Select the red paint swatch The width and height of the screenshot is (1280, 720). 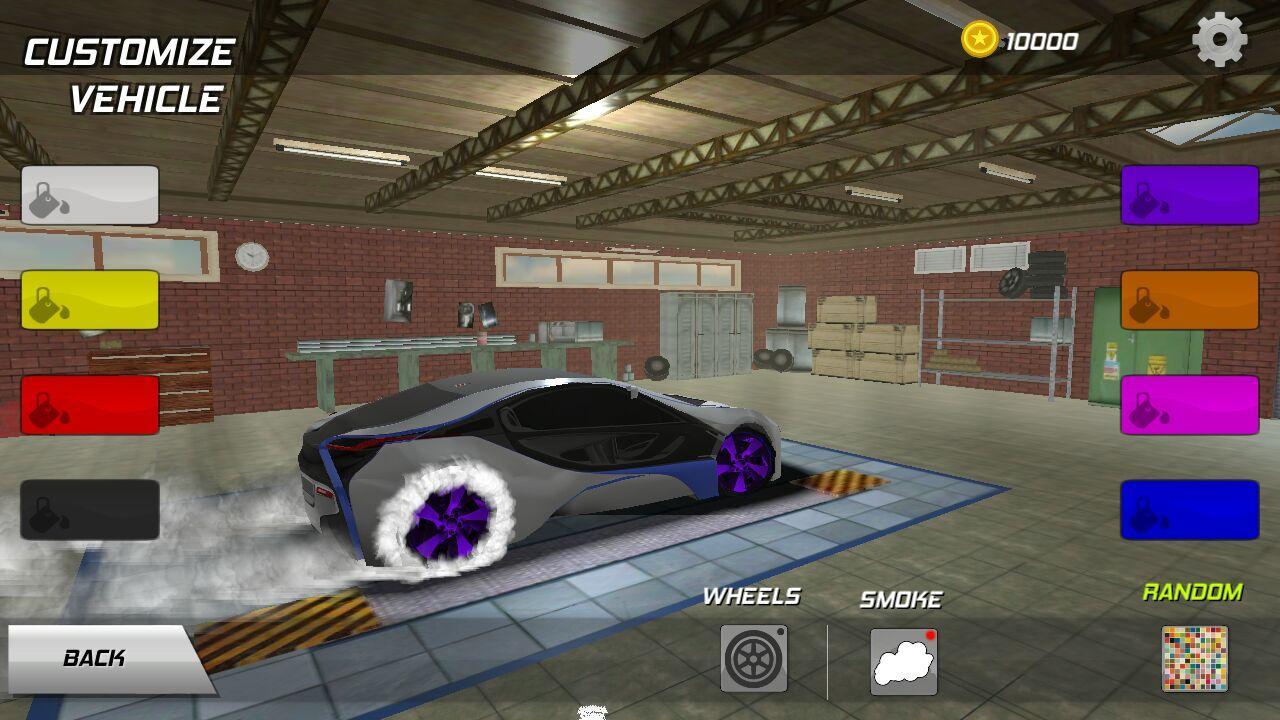coord(90,405)
